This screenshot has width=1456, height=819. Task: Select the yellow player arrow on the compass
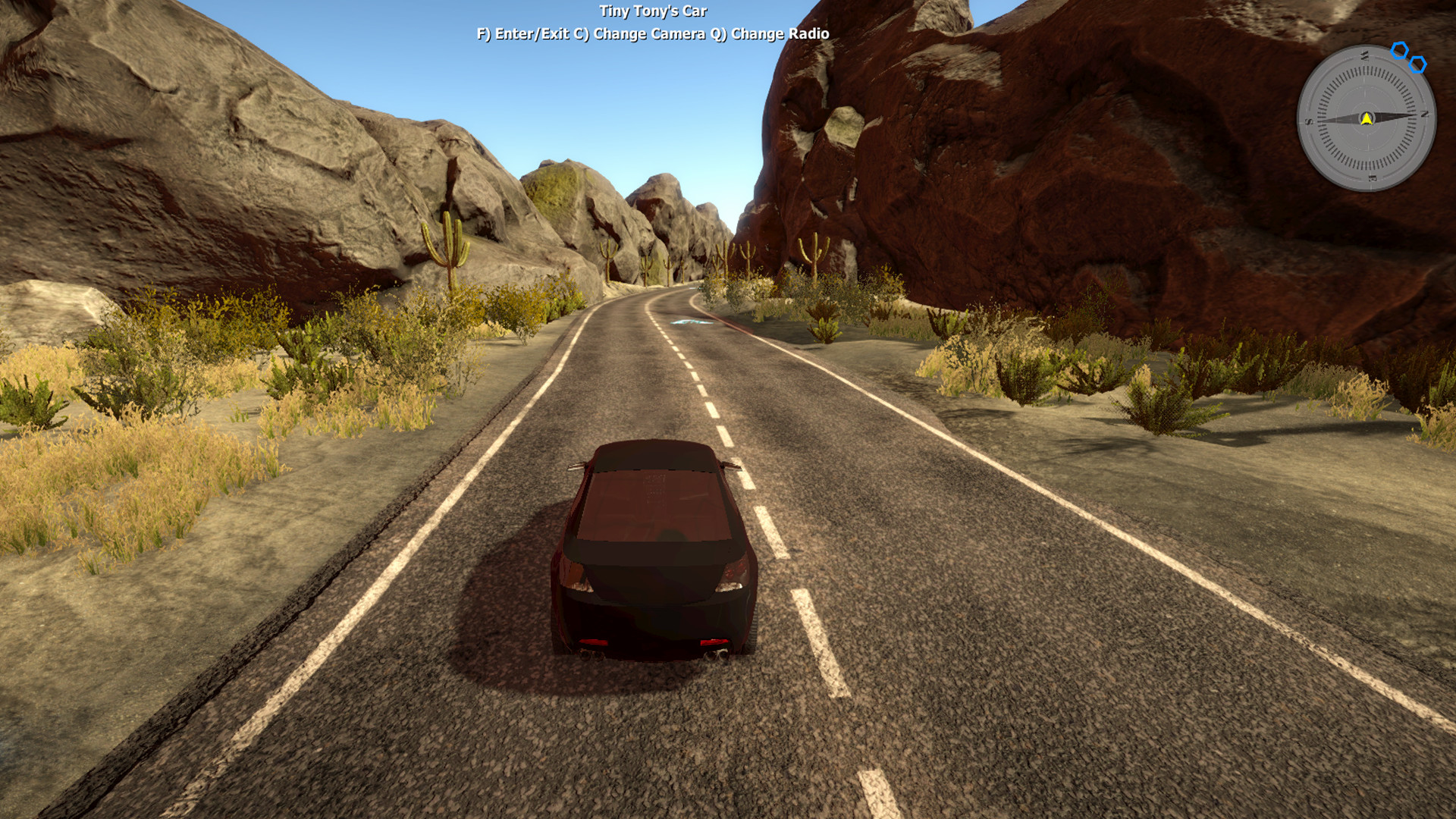pyautogui.click(x=1367, y=119)
